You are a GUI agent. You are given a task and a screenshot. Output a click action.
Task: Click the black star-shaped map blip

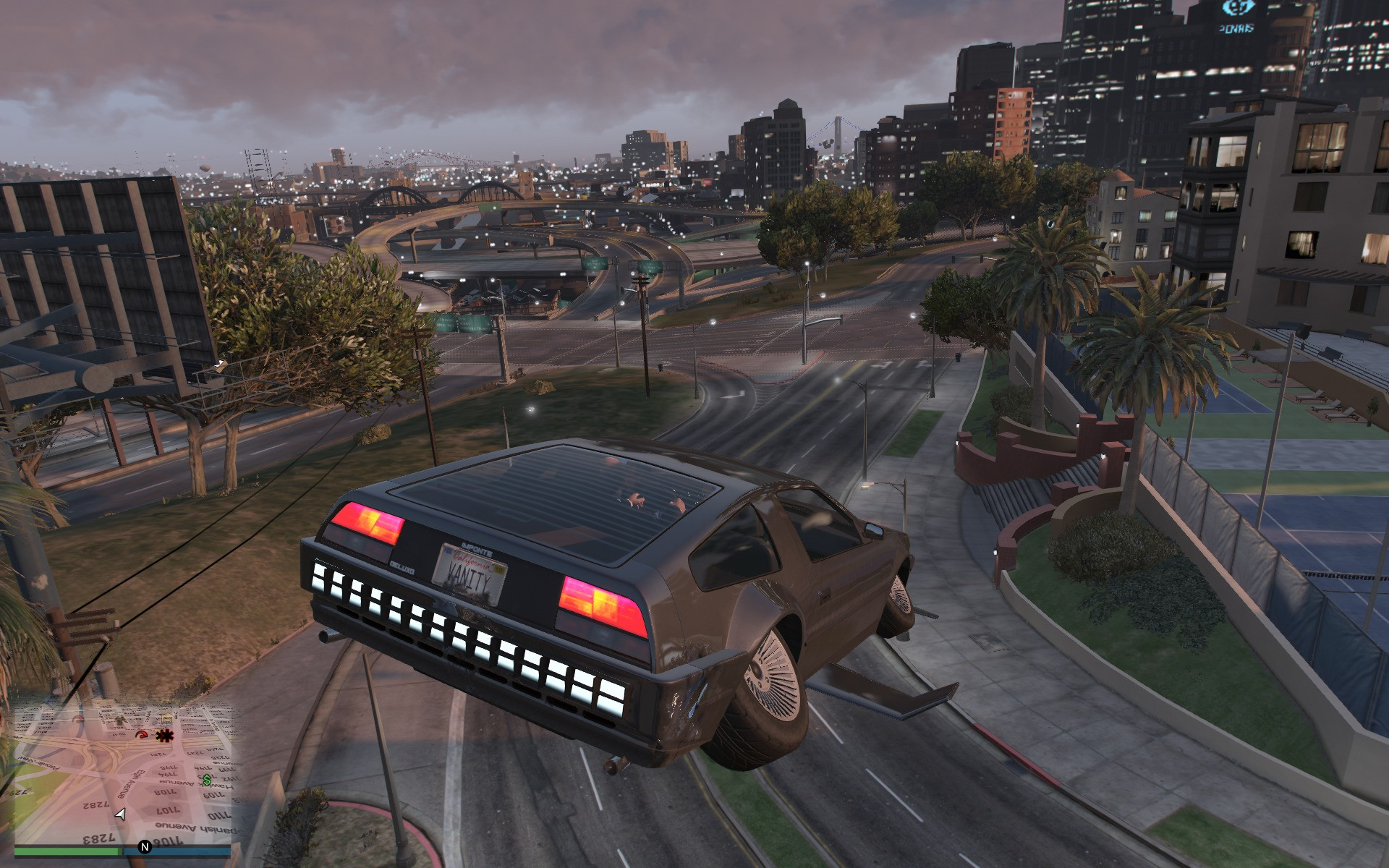(x=164, y=736)
